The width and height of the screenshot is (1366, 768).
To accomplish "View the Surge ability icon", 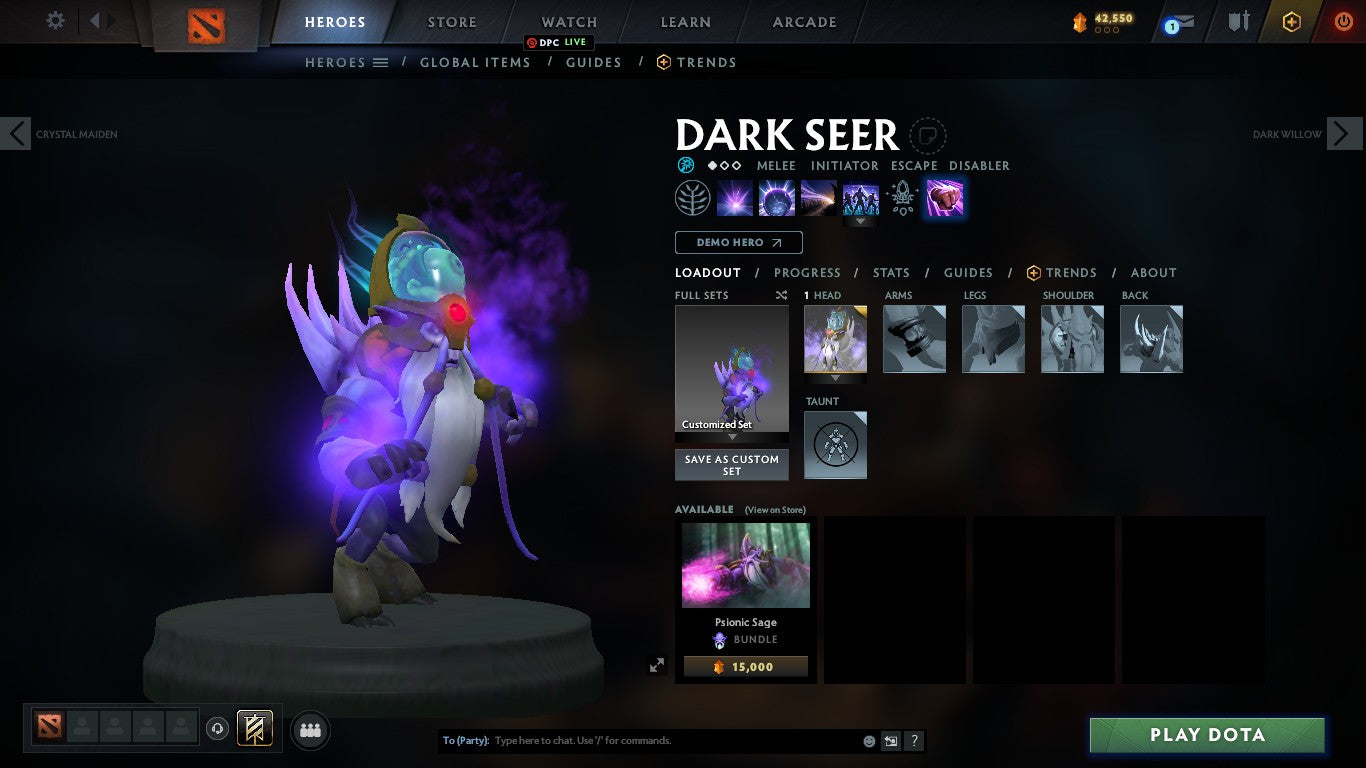I will click(x=819, y=197).
